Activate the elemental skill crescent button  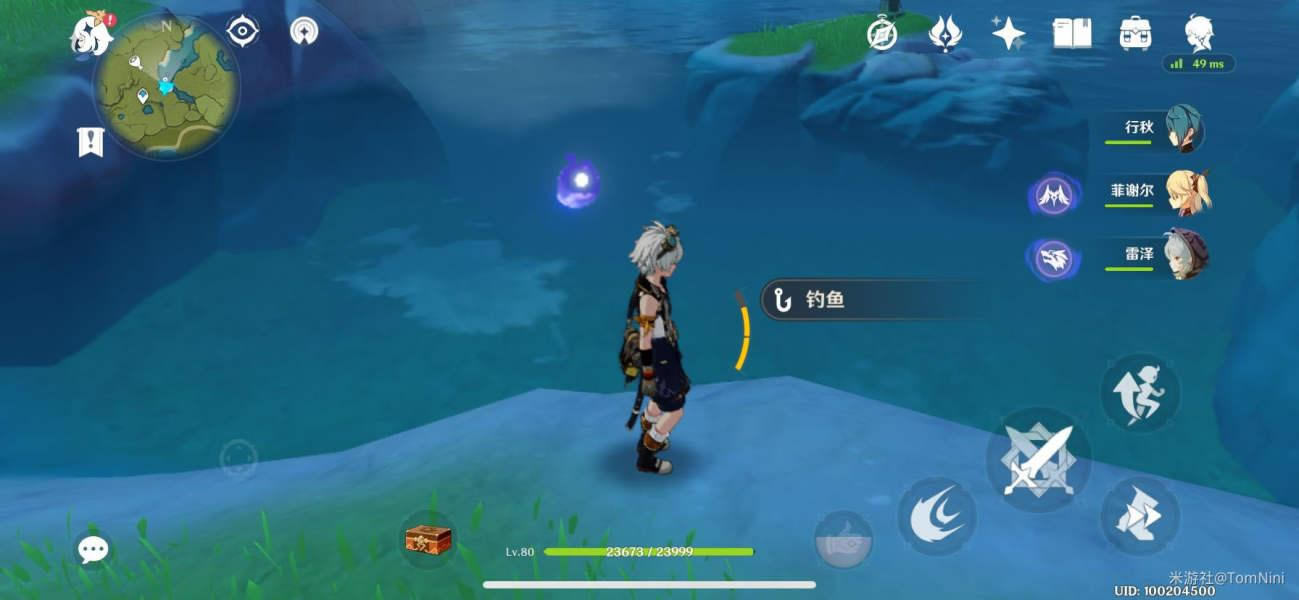click(936, 516)
